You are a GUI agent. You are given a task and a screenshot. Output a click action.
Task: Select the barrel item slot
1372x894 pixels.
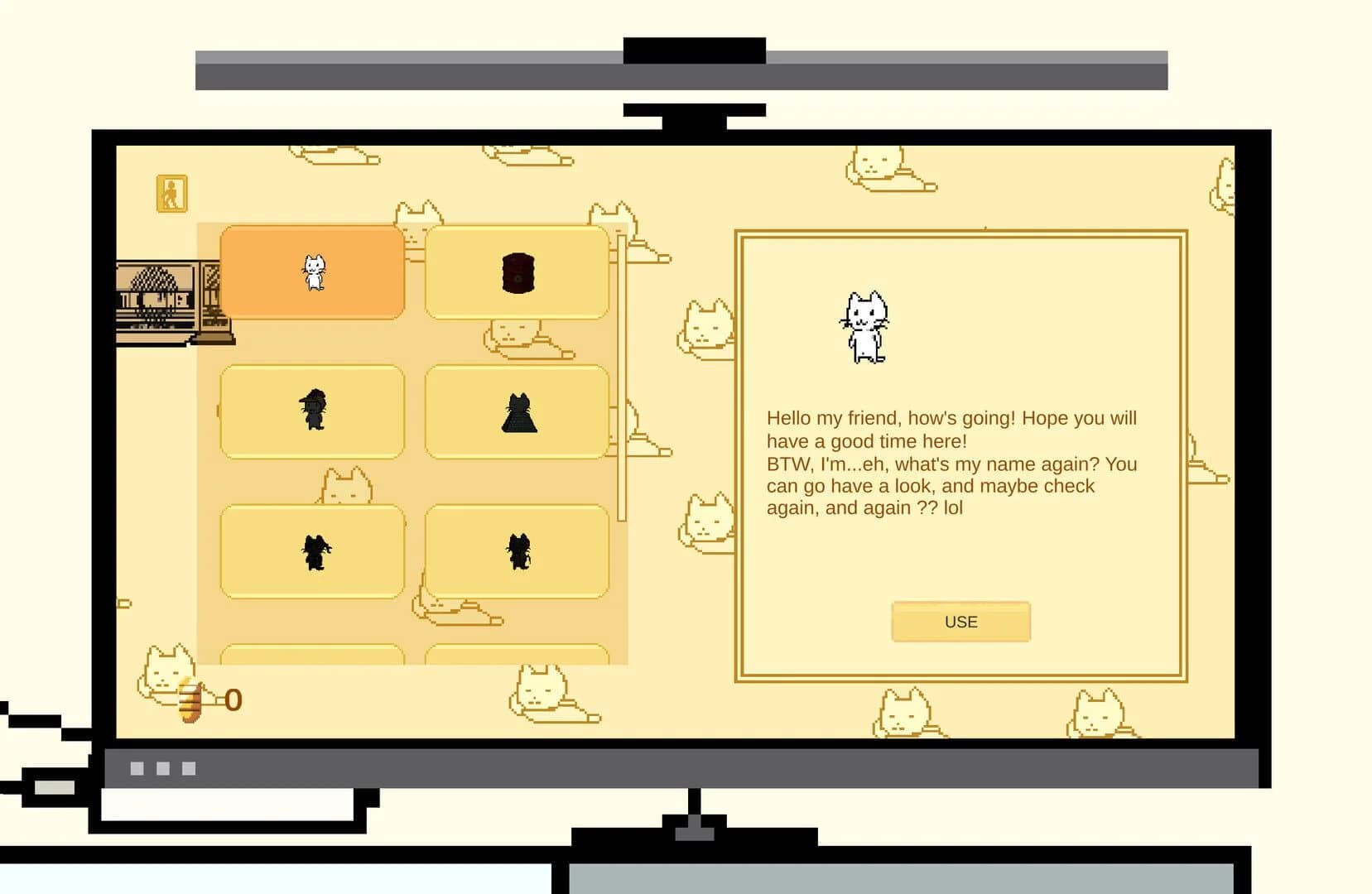[517, 273]
